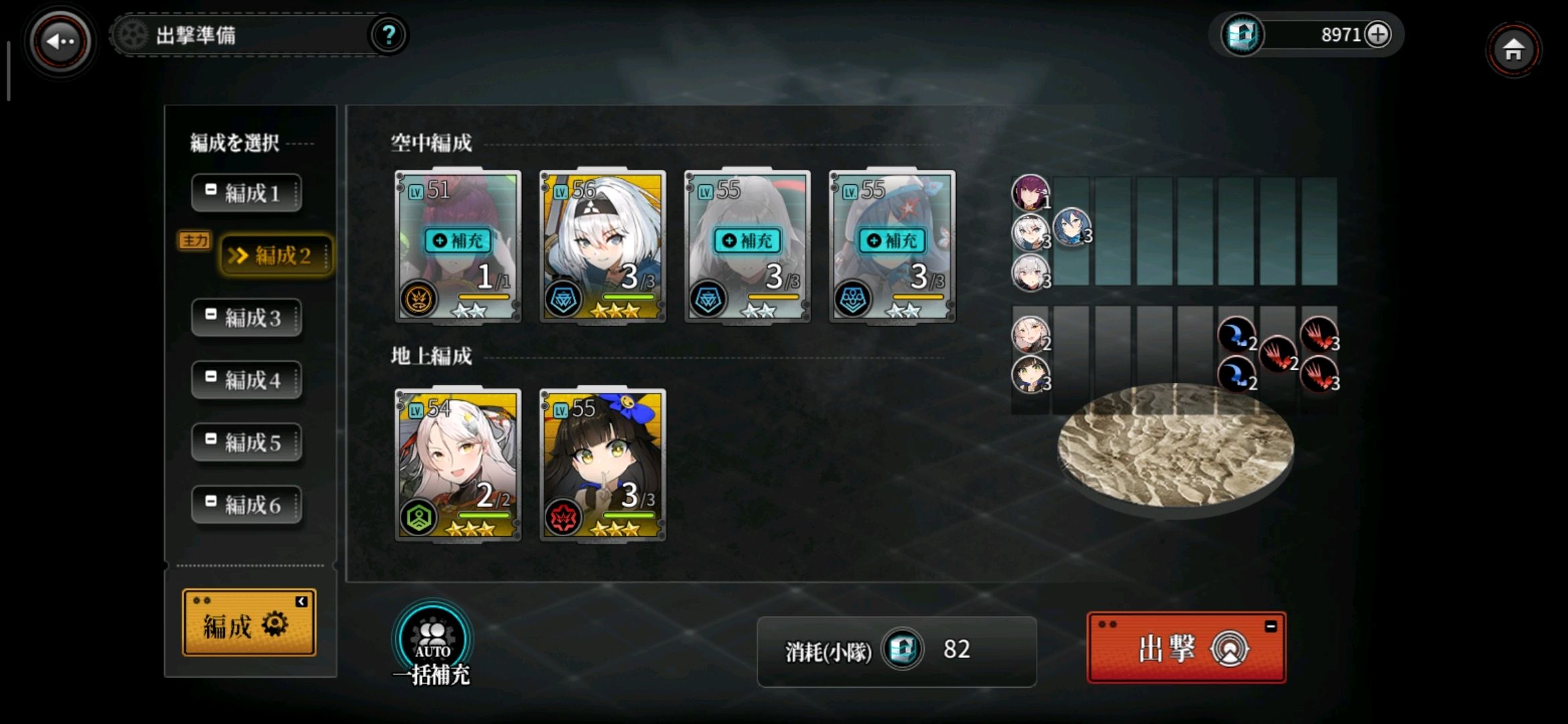Image resolution: width=1568 pixels, height=724 pixels.
Task: Go back with the arrow button
Action: [60, 42]
